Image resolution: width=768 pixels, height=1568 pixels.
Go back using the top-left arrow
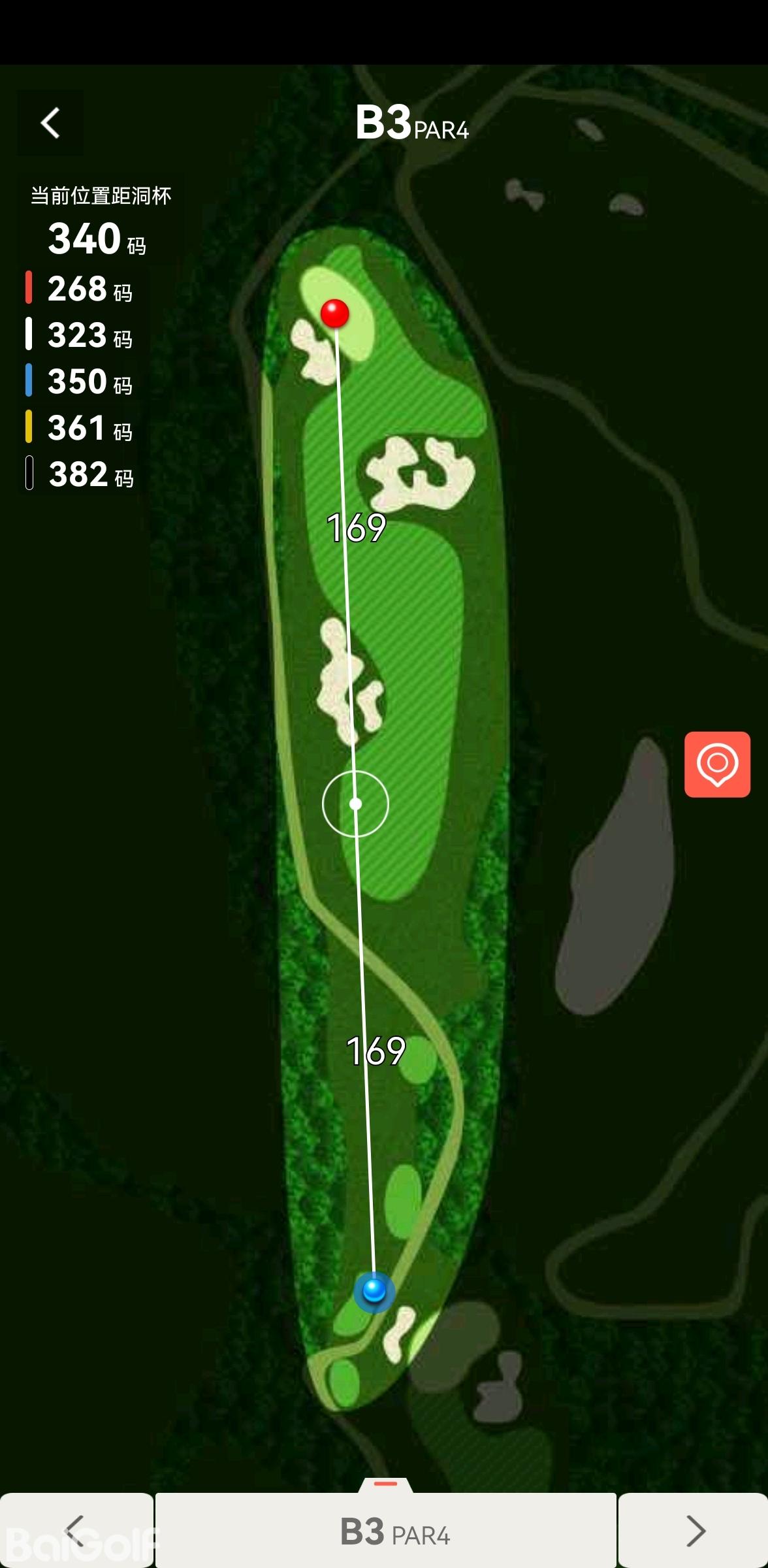pos(50,123)
